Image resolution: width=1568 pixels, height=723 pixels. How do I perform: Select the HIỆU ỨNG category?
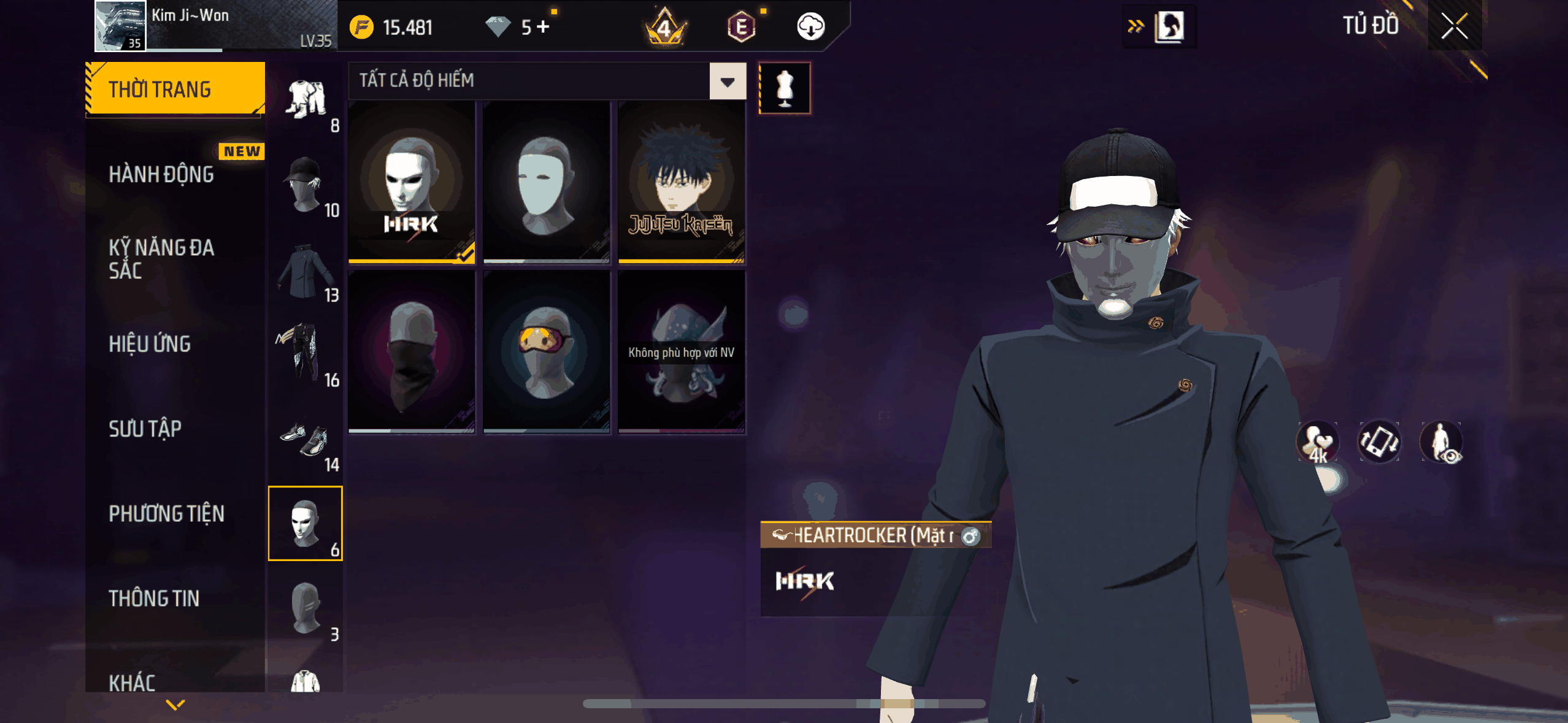[x=150, y=344]
